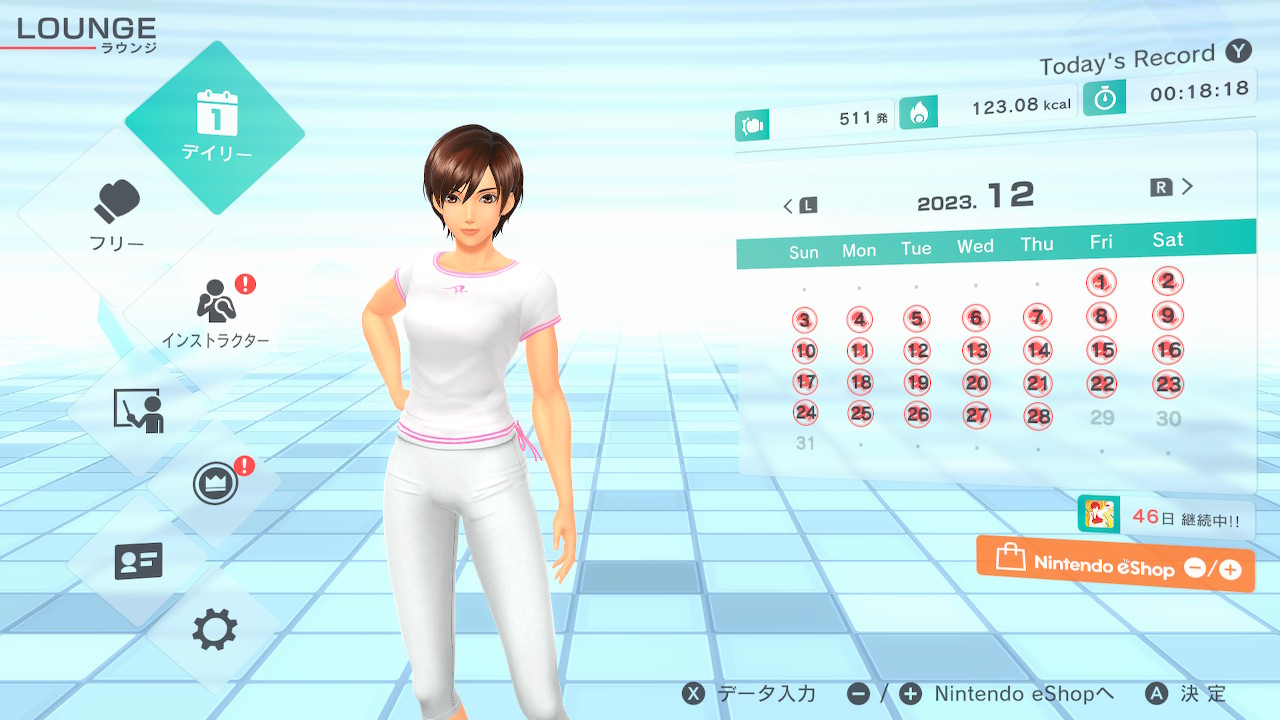Viewport: 1280px width, 720px height.
Task: Select the ID card profile diamond
Action: coord(138,561)
